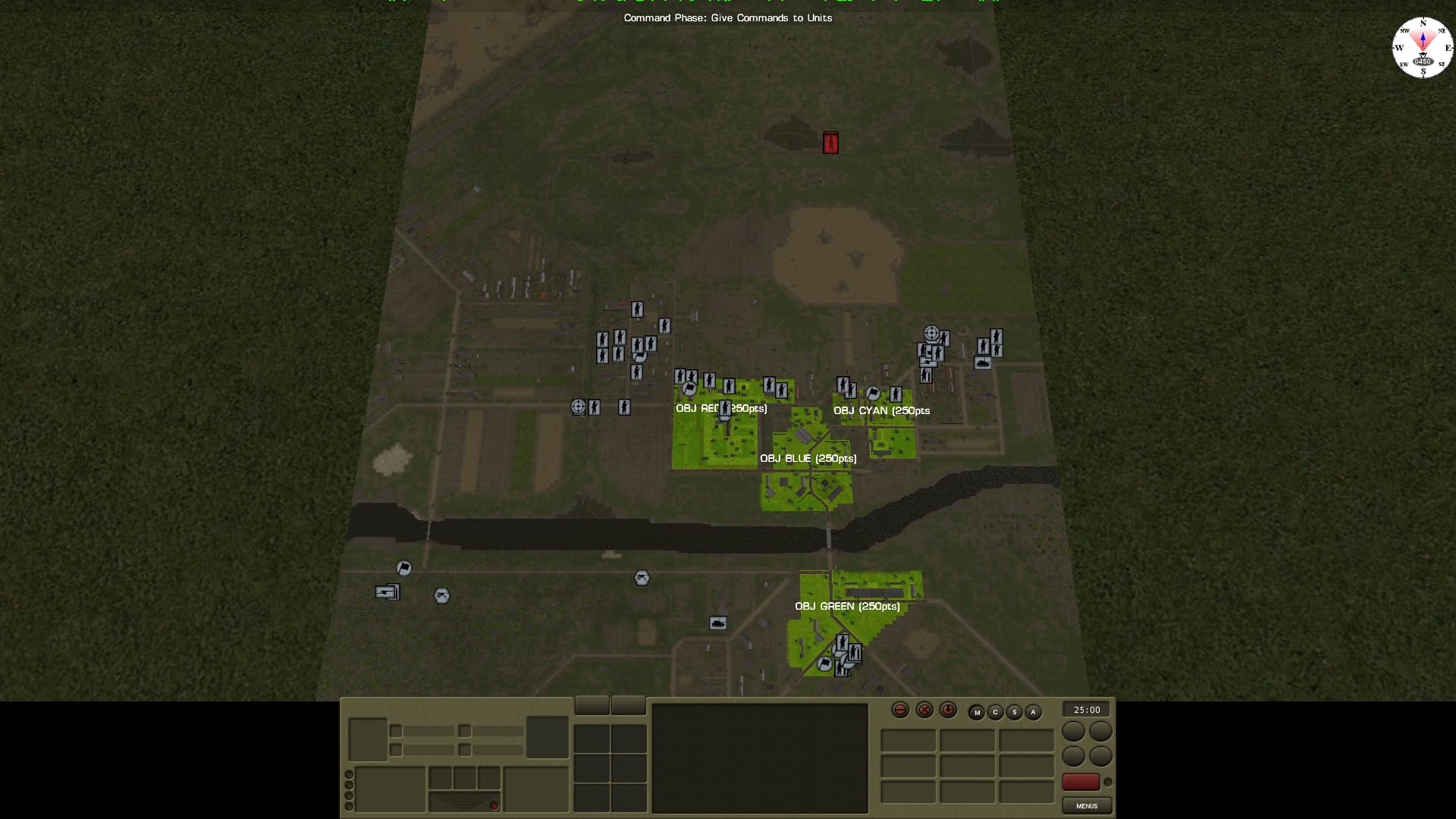Click the red down-arrow instant-command button

pyautogui.click(x=948, y=710)
